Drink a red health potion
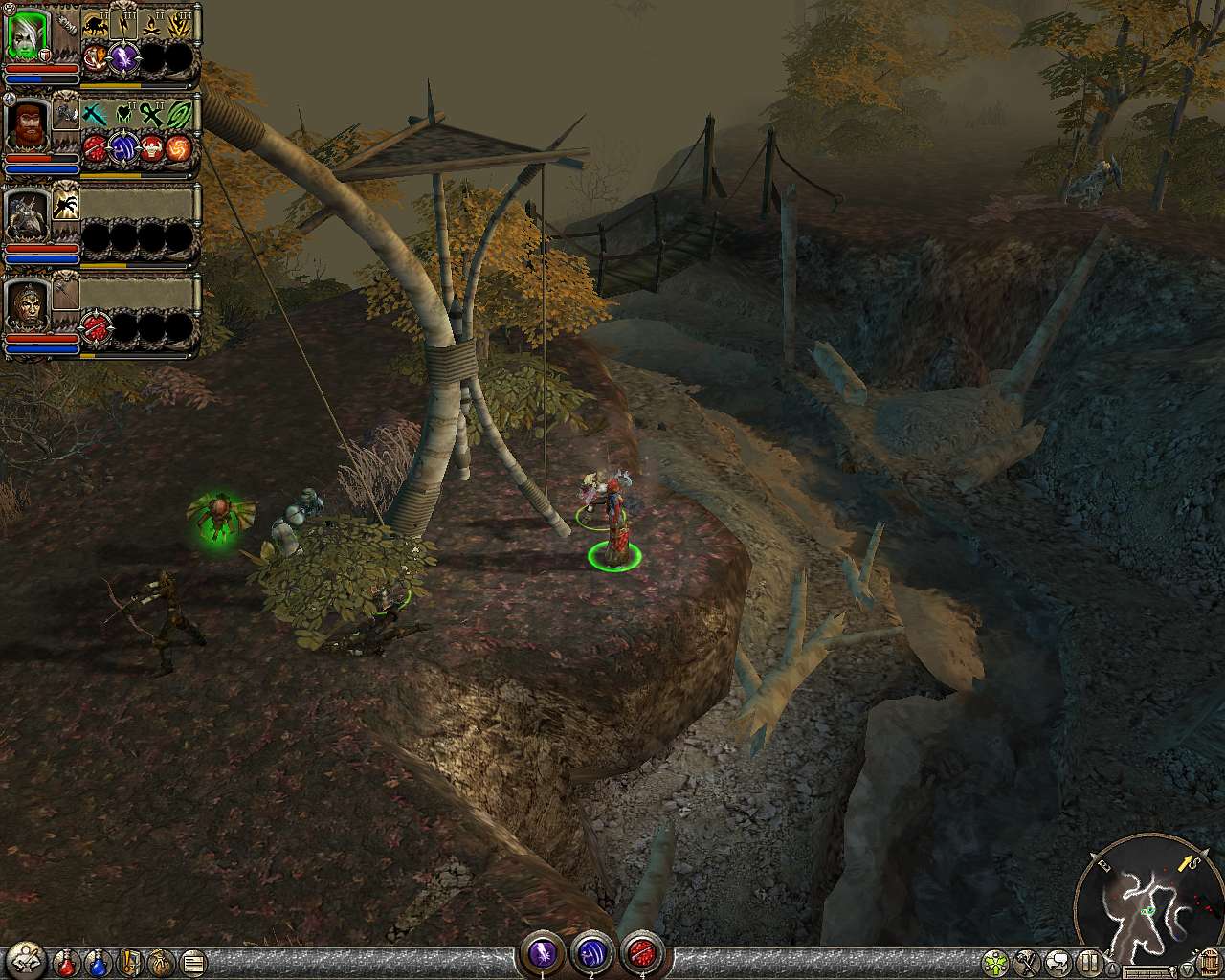 (65, 961)
